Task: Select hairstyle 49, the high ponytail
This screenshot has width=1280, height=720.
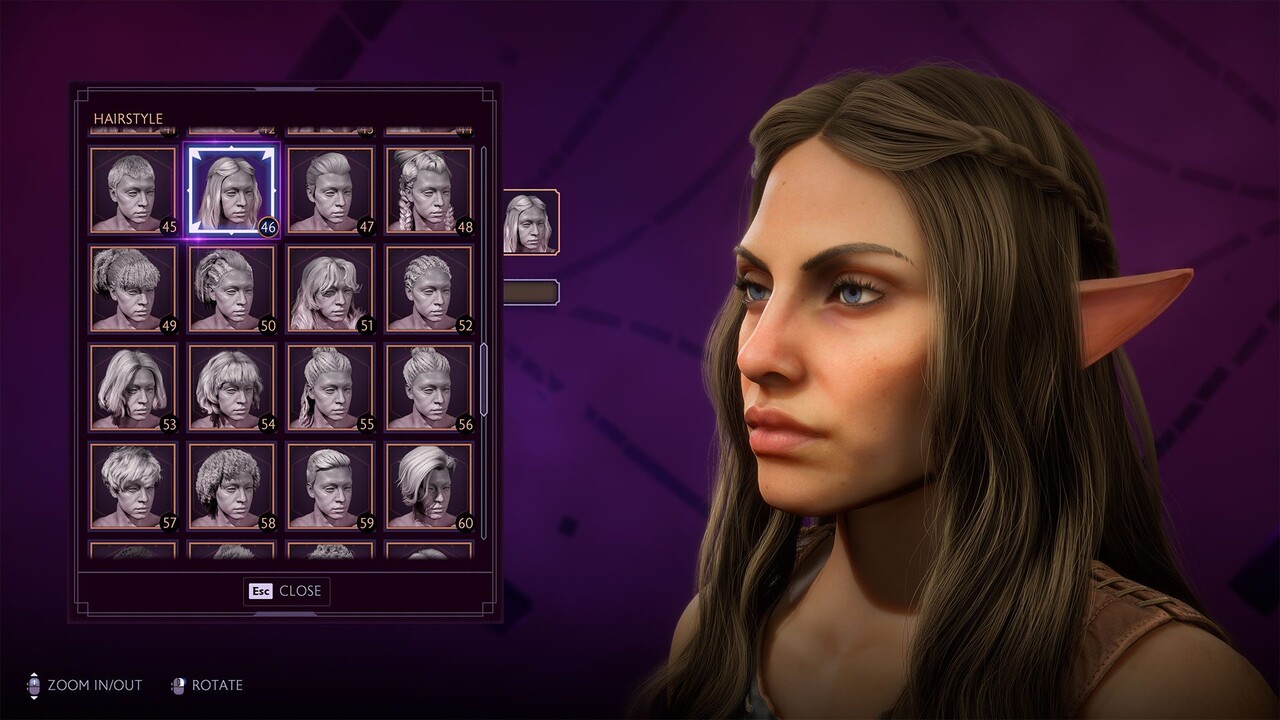Action: click(131, 289)
